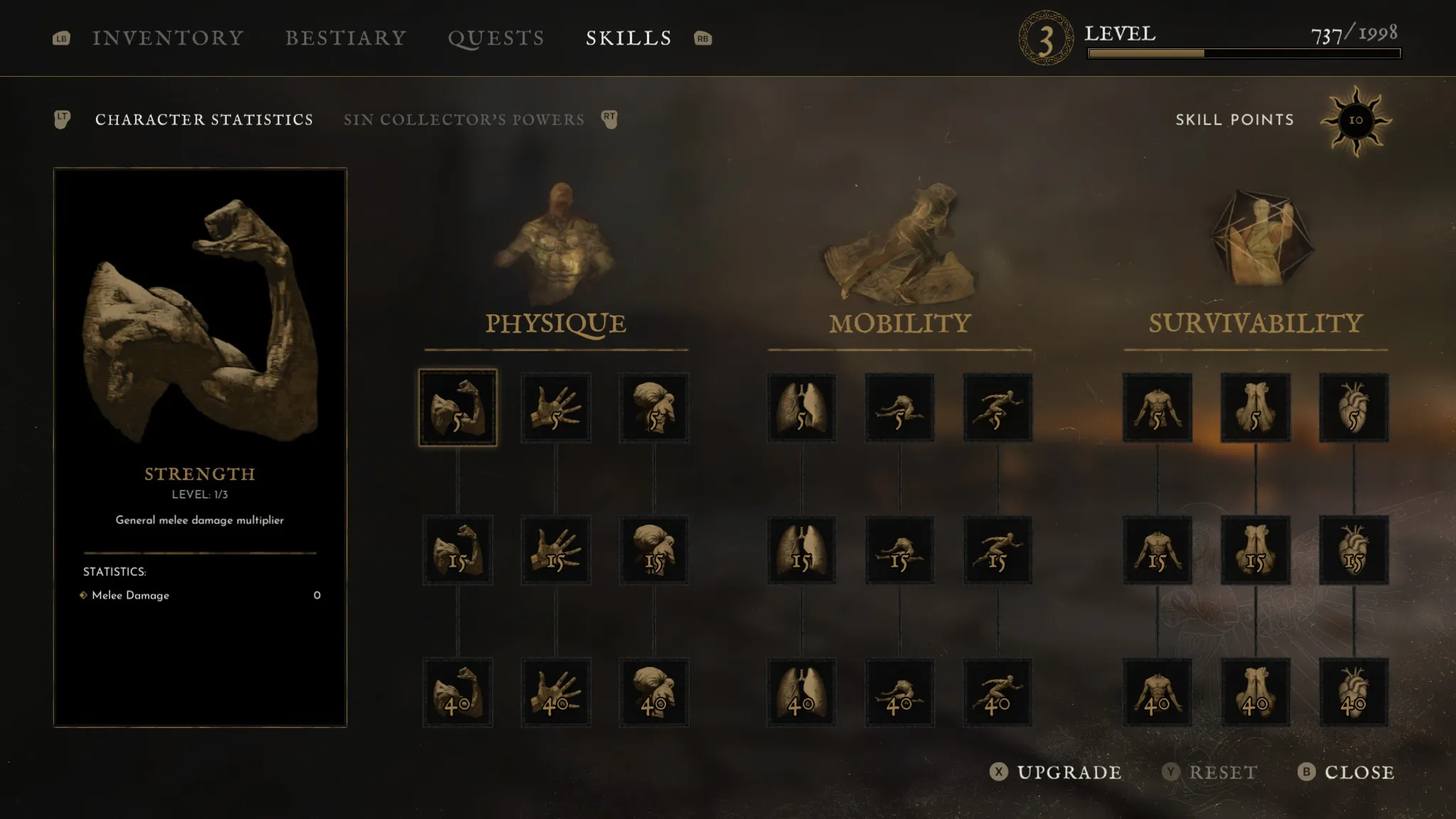Select the lungs skill costing 5
This screenshot has height=819, width=1456.
802,408
